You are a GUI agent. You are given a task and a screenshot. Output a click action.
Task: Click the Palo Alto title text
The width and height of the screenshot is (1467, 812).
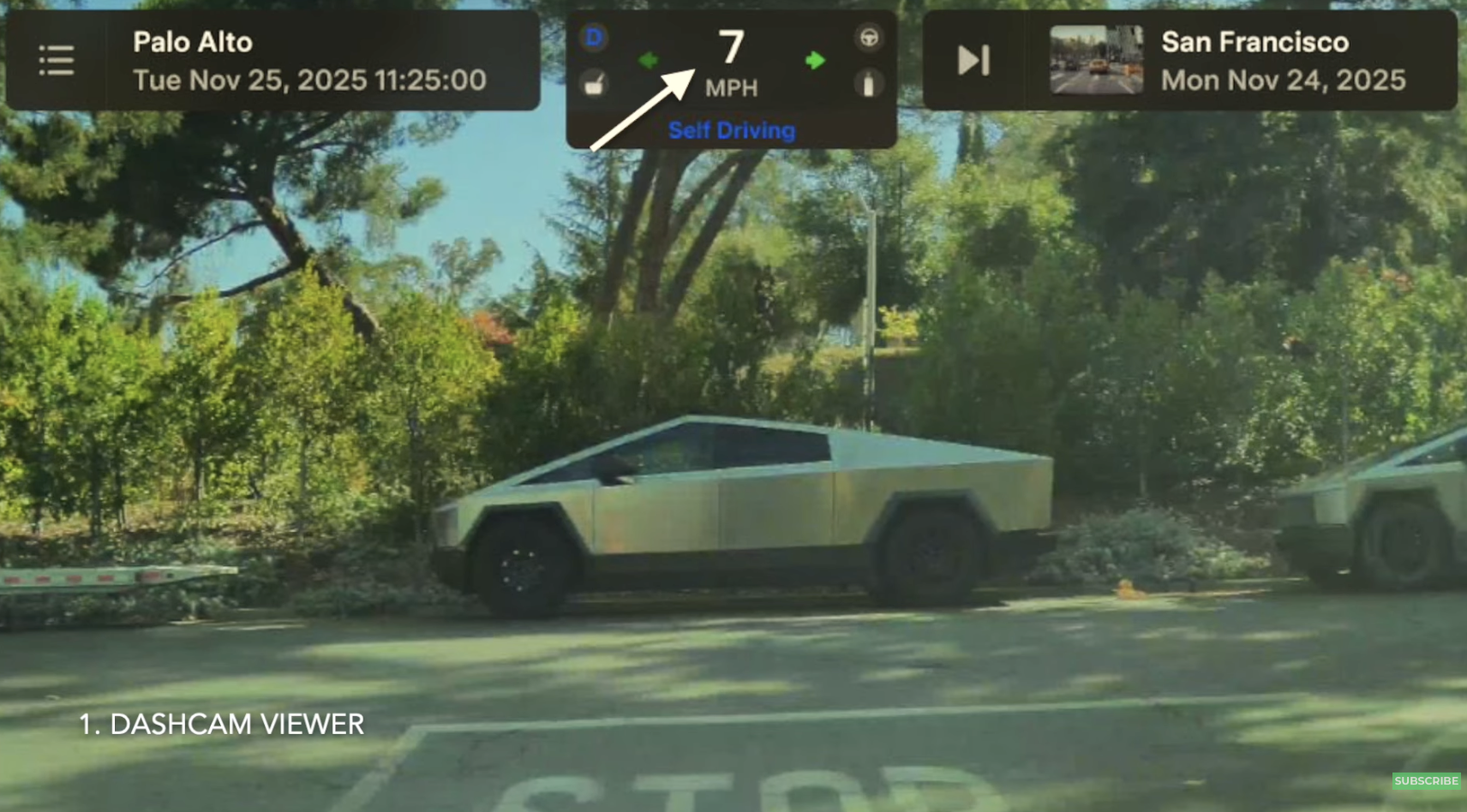click(194, 41)
